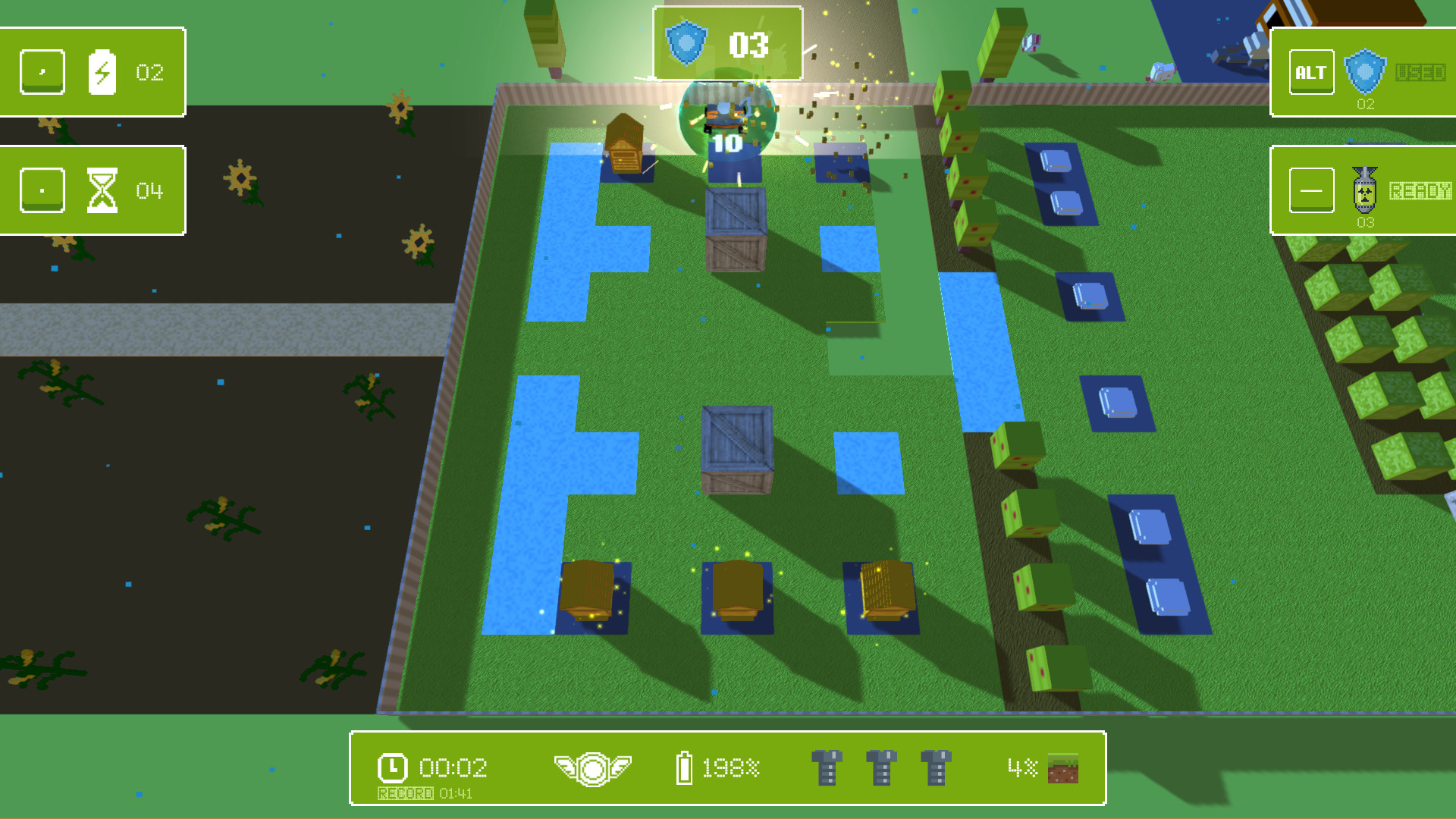
Task: Select the shield icon marked USED
Action: pyautogui.click(x=1366, y=72)
